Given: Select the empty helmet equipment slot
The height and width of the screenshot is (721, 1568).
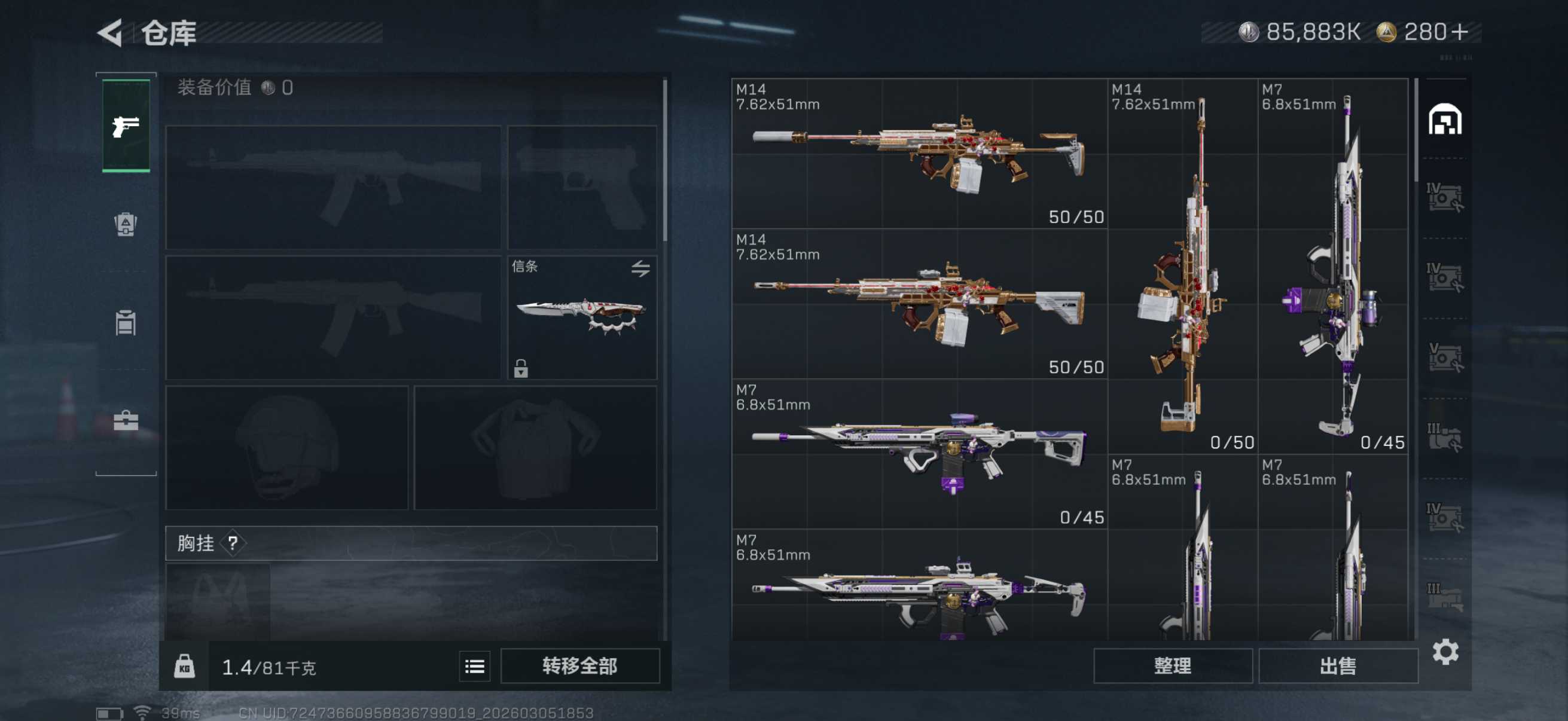Looking at the screenshot, I should pos(286,448).
